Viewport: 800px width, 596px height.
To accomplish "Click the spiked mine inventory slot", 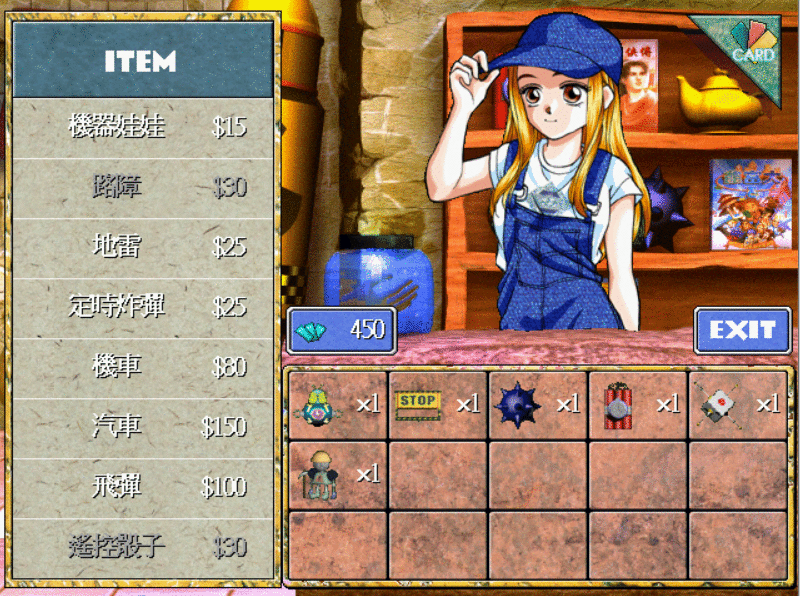I will click(x=537, y=405).
